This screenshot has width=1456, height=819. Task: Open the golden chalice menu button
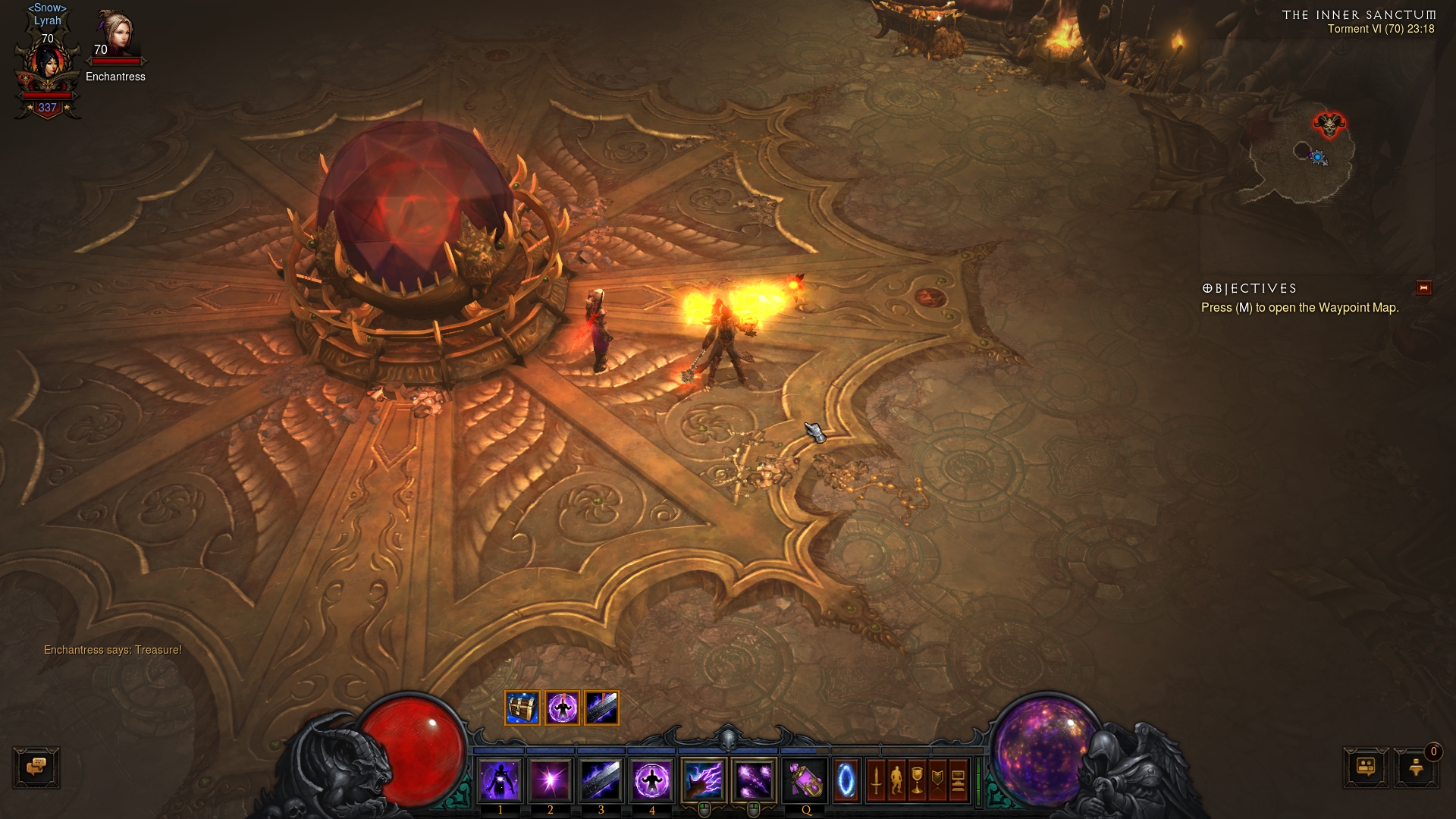[x=917, y=780]
